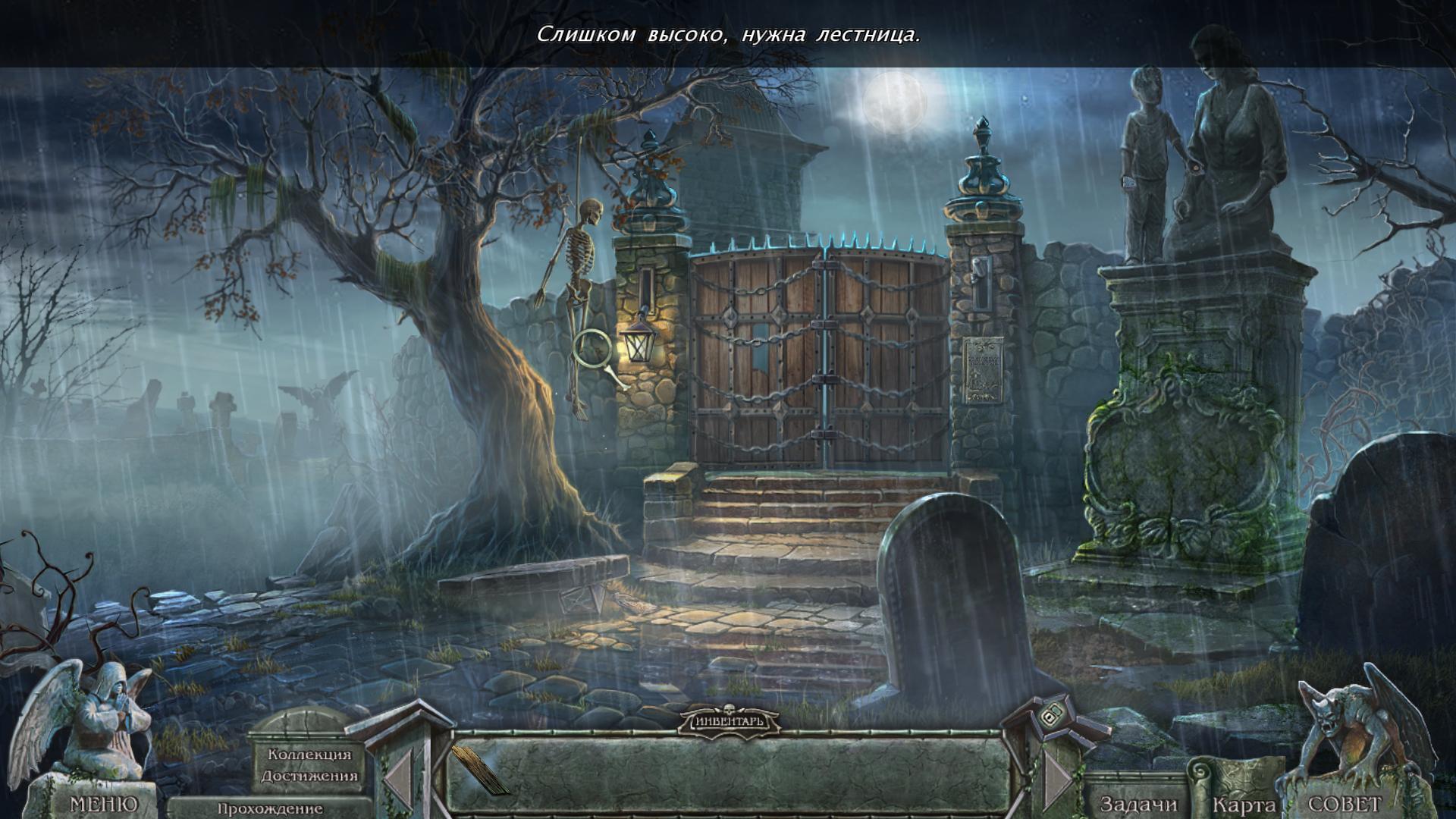
Task: Open the Карта map
Action: [1242, 804]
